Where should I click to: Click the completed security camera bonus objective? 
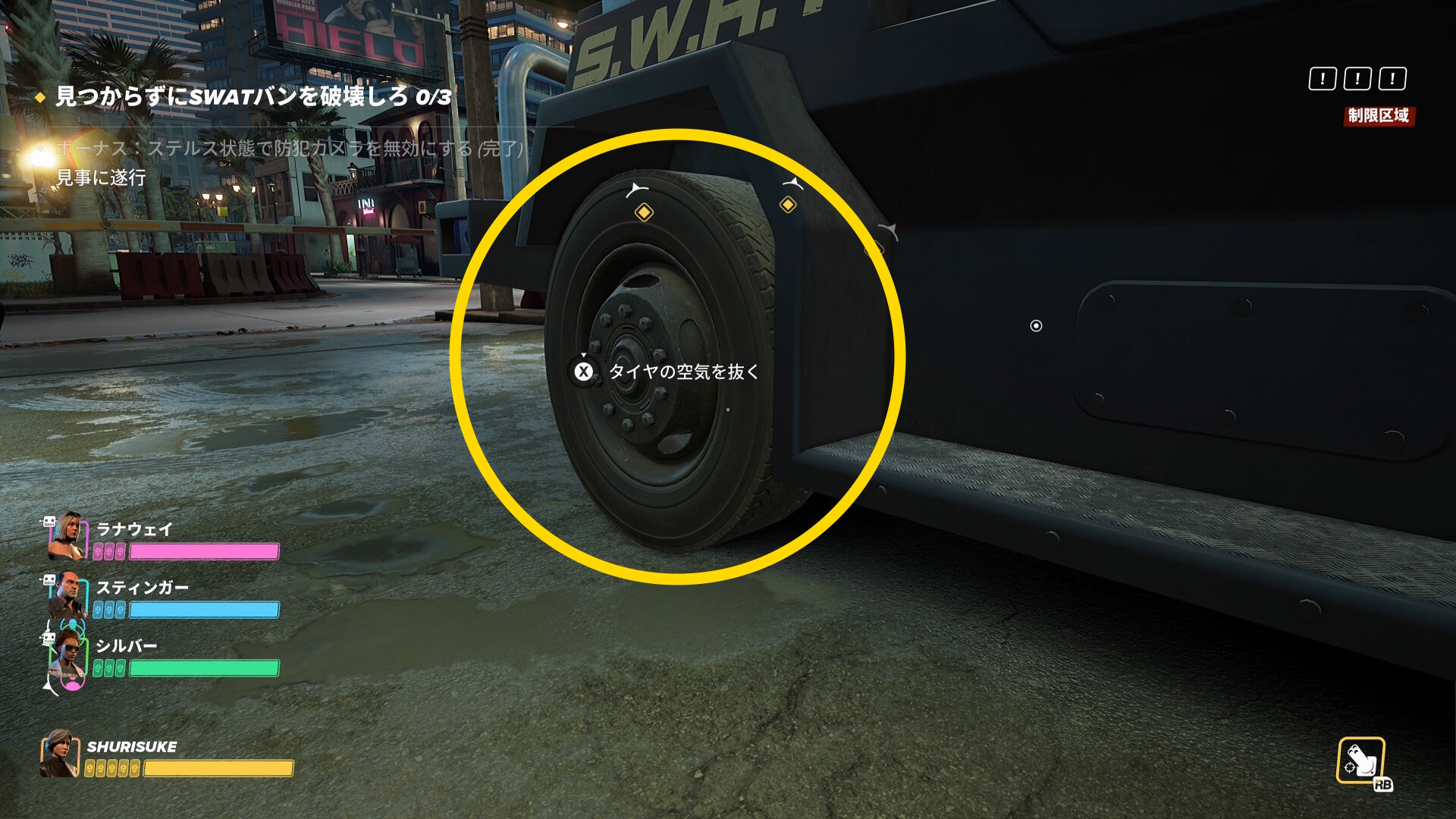pyautogui.click(x=289, y=148)
